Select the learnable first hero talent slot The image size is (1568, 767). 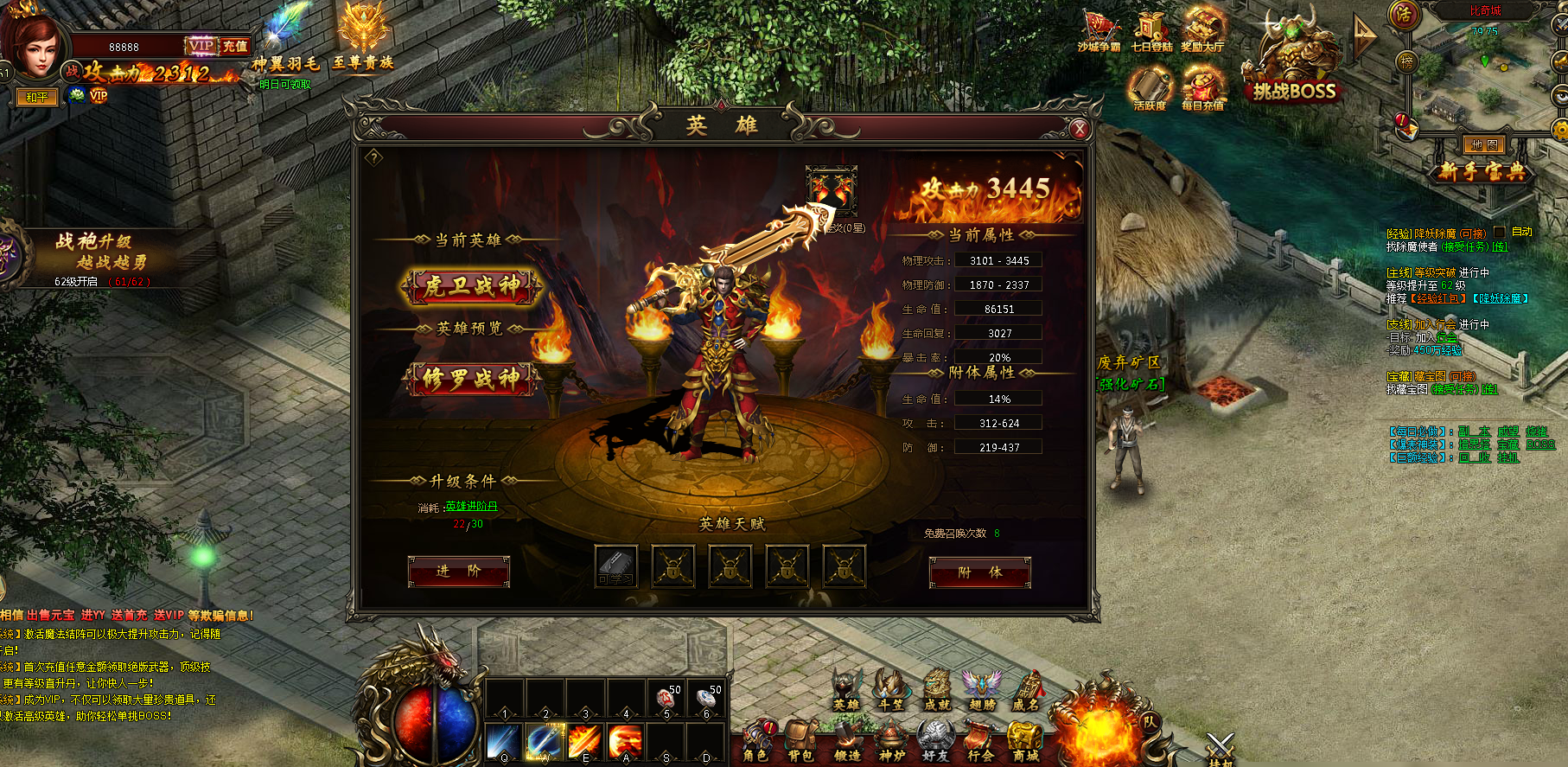click(x=616, y=566)
